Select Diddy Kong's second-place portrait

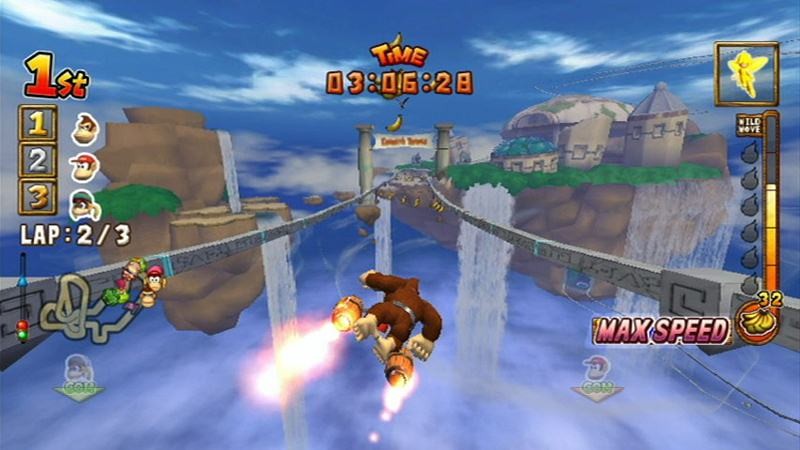click(x=85, y=163)
